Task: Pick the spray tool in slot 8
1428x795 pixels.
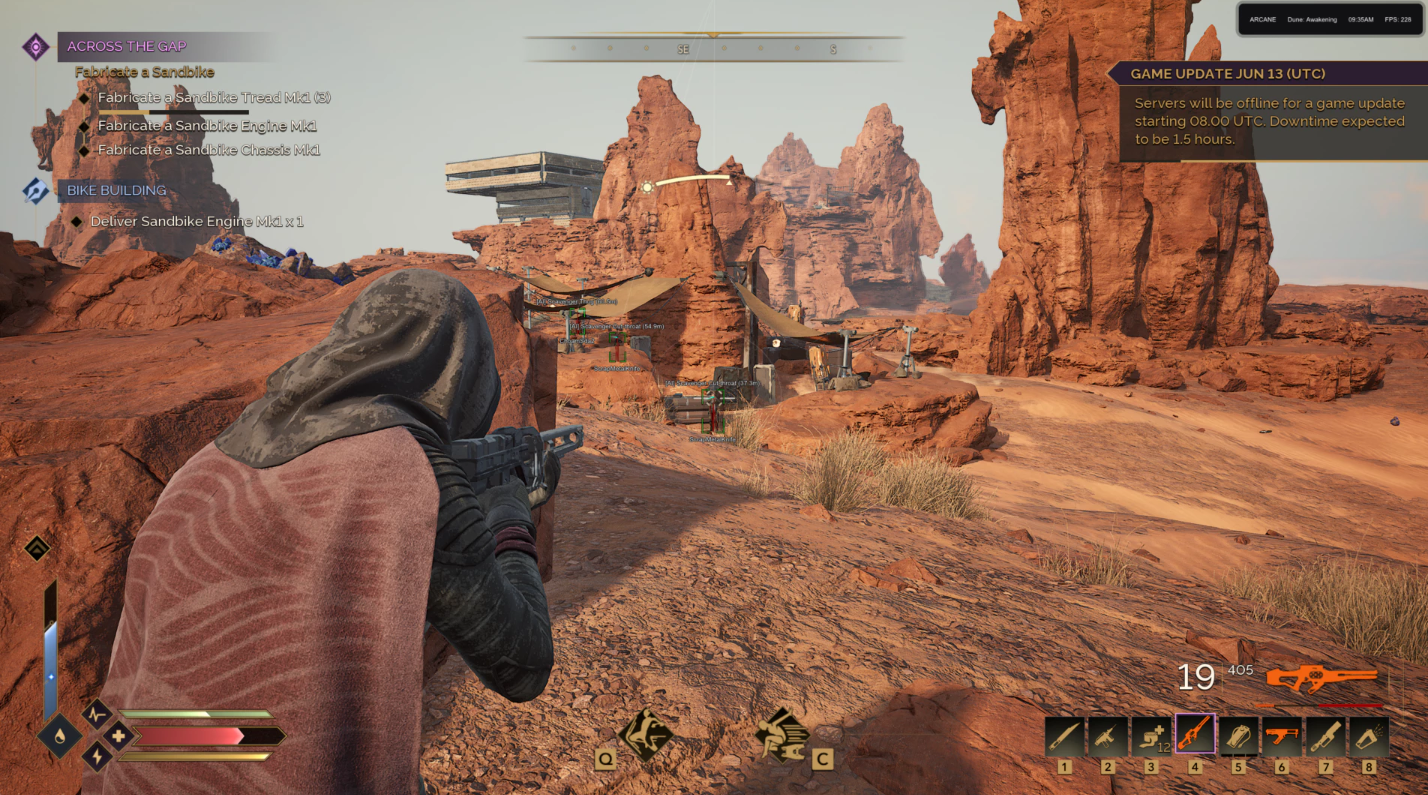Action: [x=1369, y=736]
